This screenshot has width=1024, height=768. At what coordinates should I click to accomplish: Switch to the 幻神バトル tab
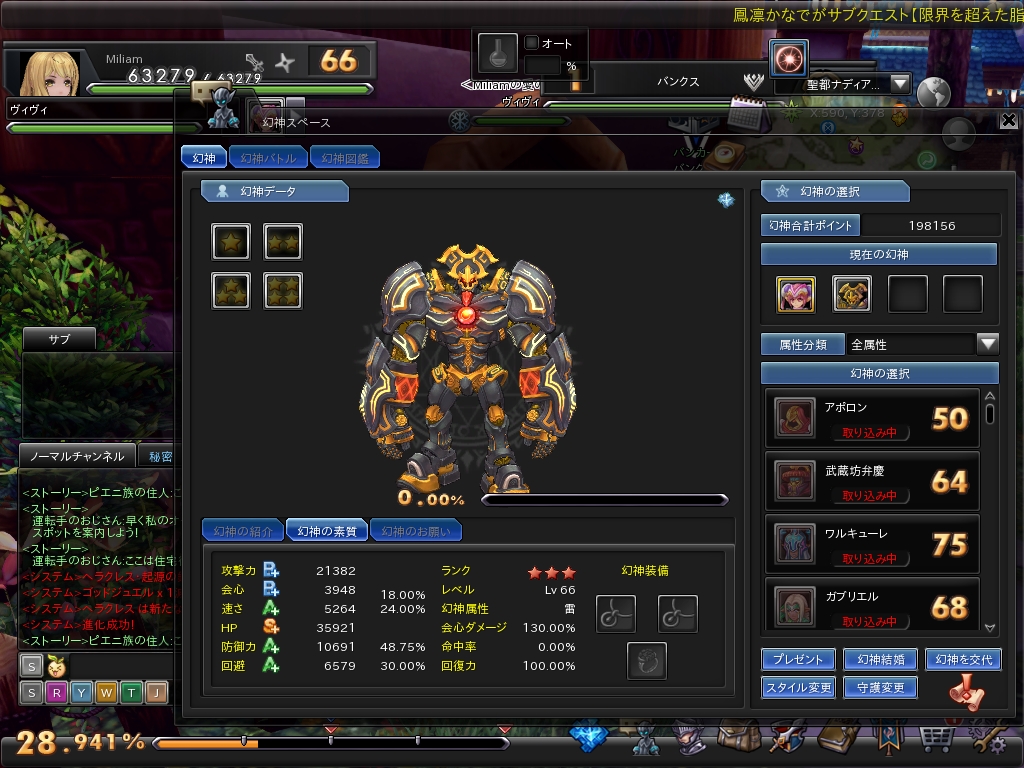(269, 158)
